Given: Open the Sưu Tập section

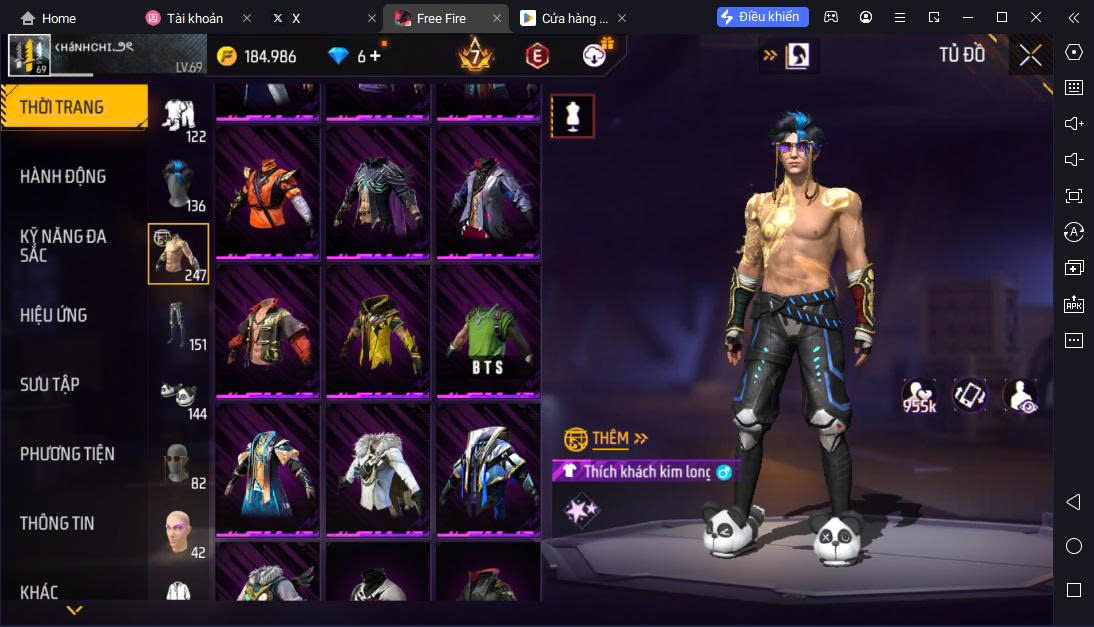Looking at the screenshot, I should tap(50, 385).
